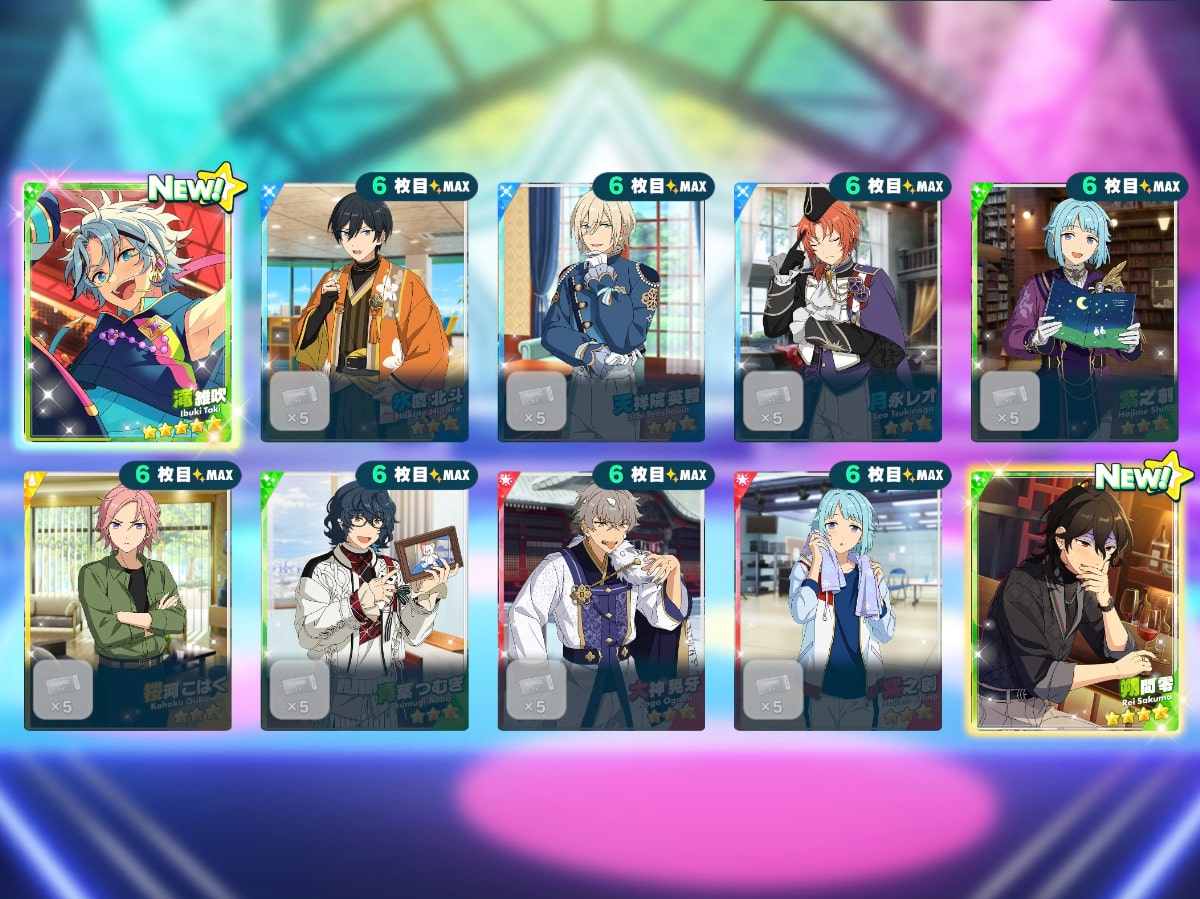
Task: Choose the Hokuto Hidaka card in orange haori
Action: [364, 311]
